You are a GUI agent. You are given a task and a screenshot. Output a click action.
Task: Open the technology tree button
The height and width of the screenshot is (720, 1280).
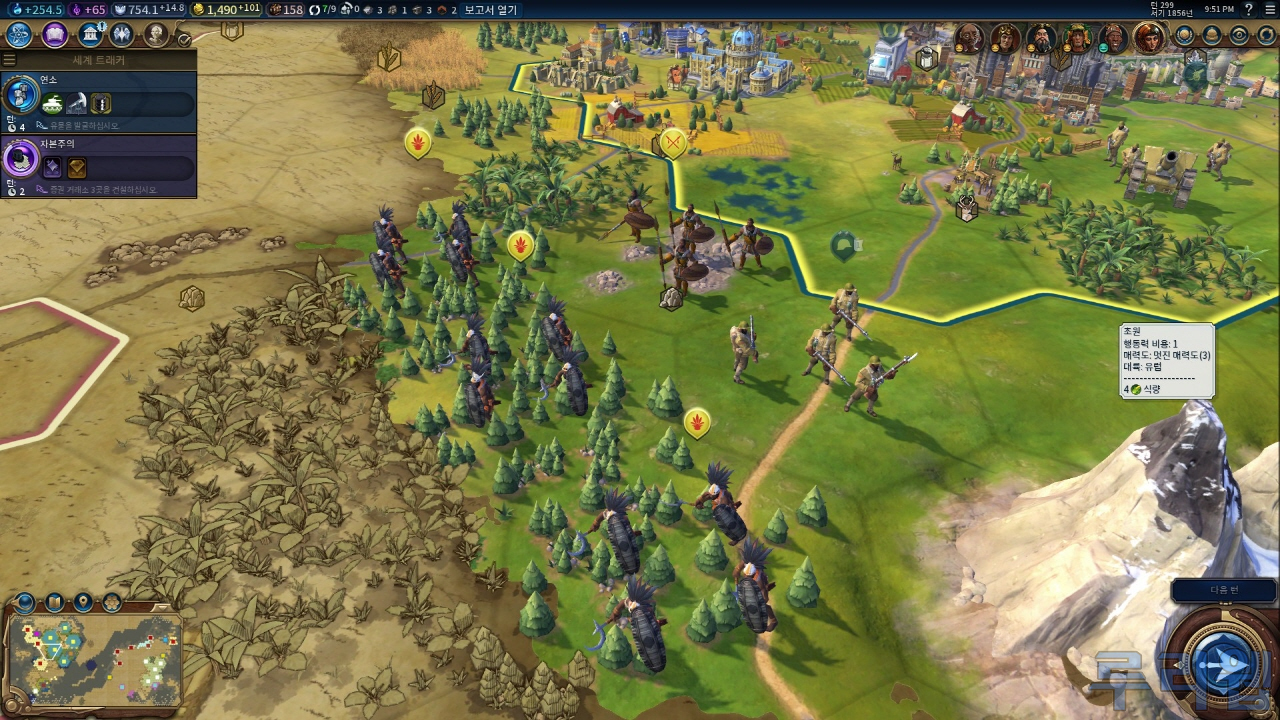19,35
